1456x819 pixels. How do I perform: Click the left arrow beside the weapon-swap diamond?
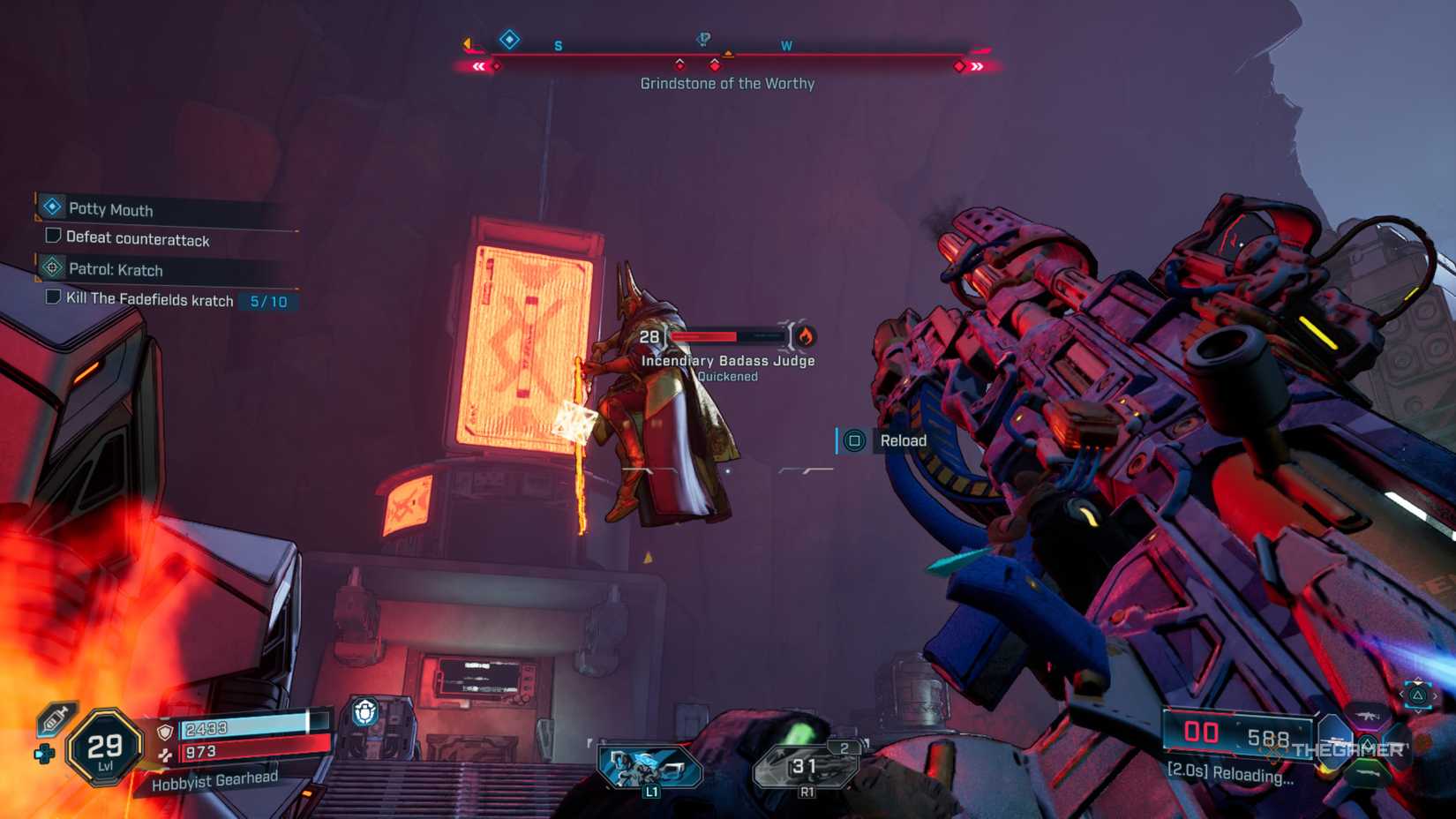[x=466, y=41]
